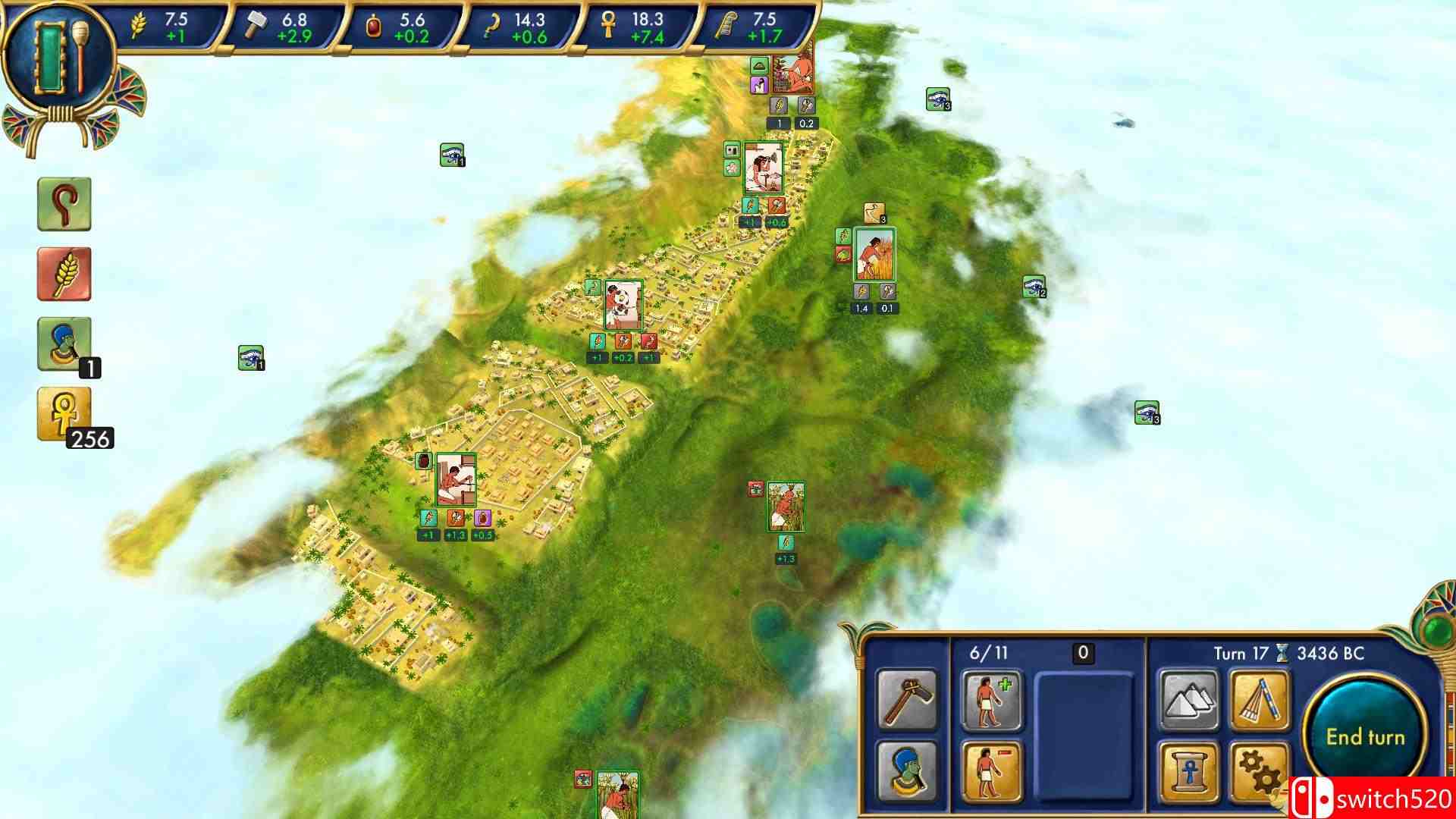Screen dimensions: 1456x819
Task: Select the crook icon in left sidebar
Action: coord(64,206)
